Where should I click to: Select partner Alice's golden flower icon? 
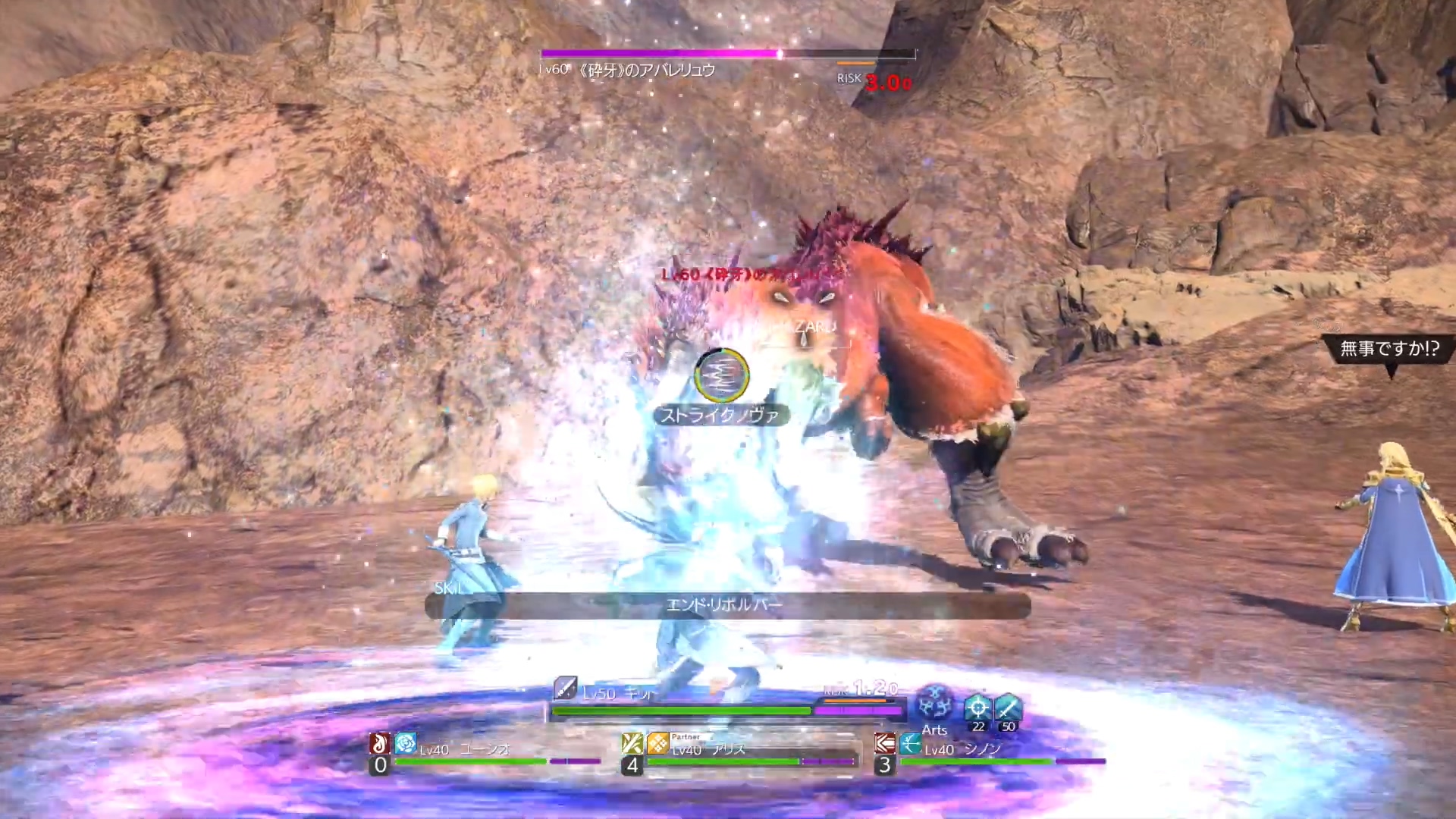pos(657,742)
